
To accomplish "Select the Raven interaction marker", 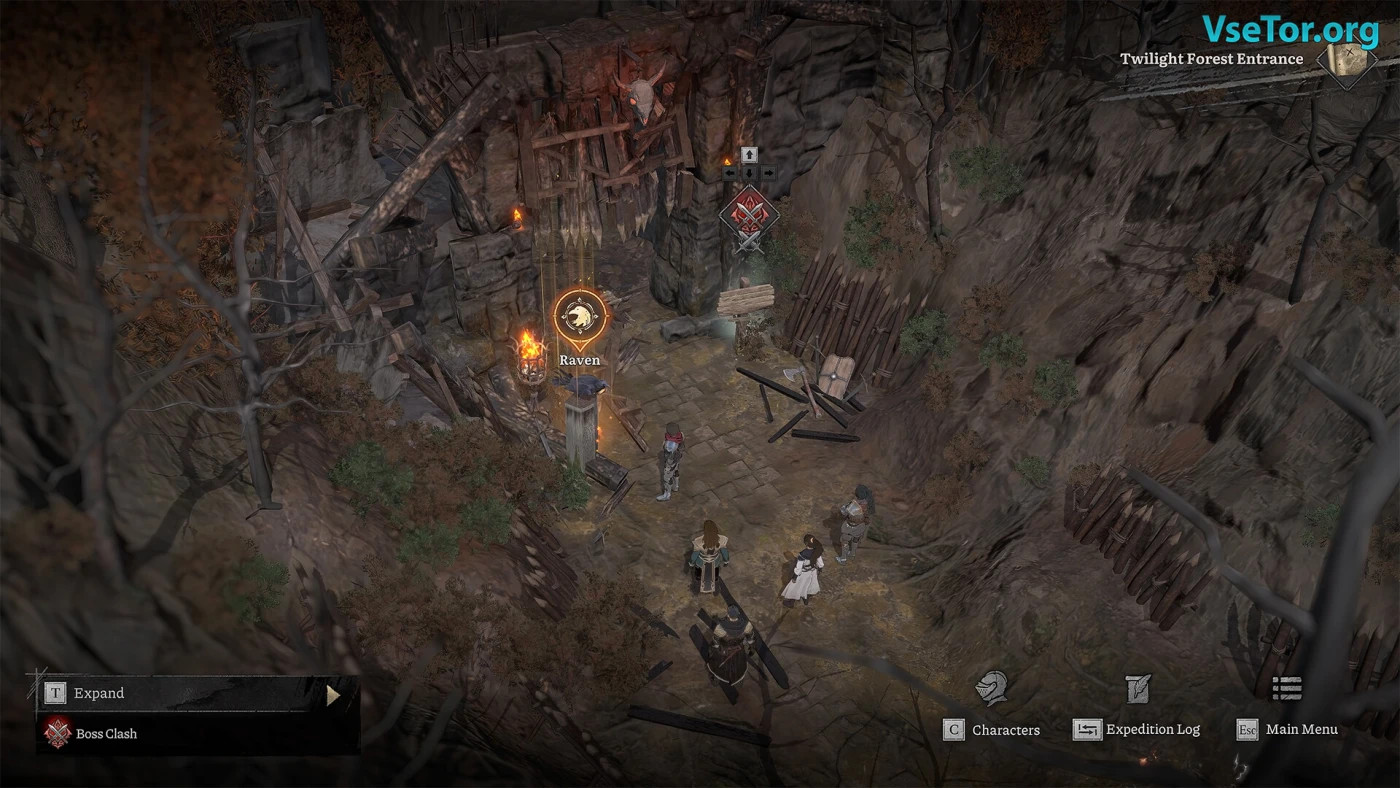I will pos(580,318).
